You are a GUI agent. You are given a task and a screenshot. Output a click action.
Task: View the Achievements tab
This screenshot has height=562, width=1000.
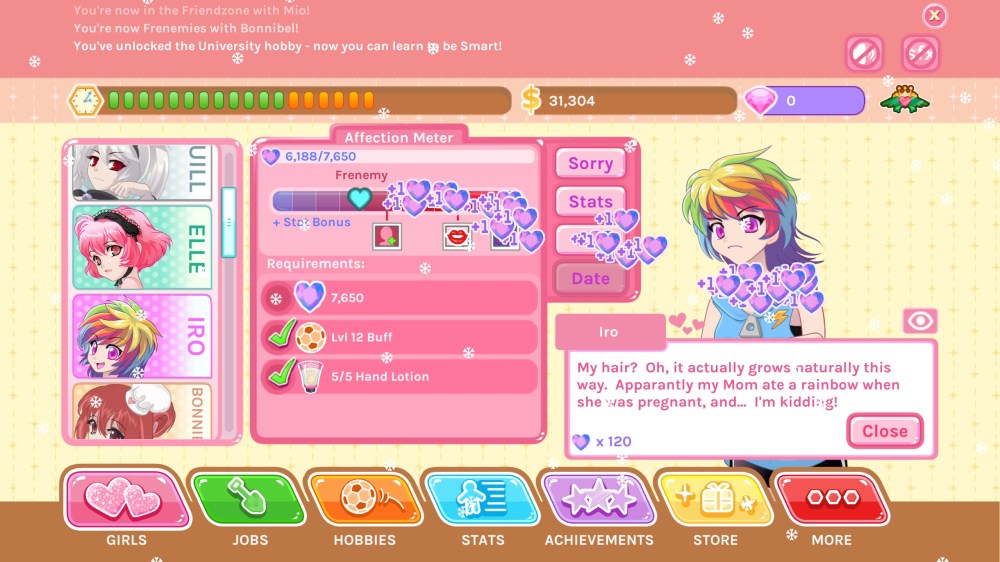[x=598, y=498]
